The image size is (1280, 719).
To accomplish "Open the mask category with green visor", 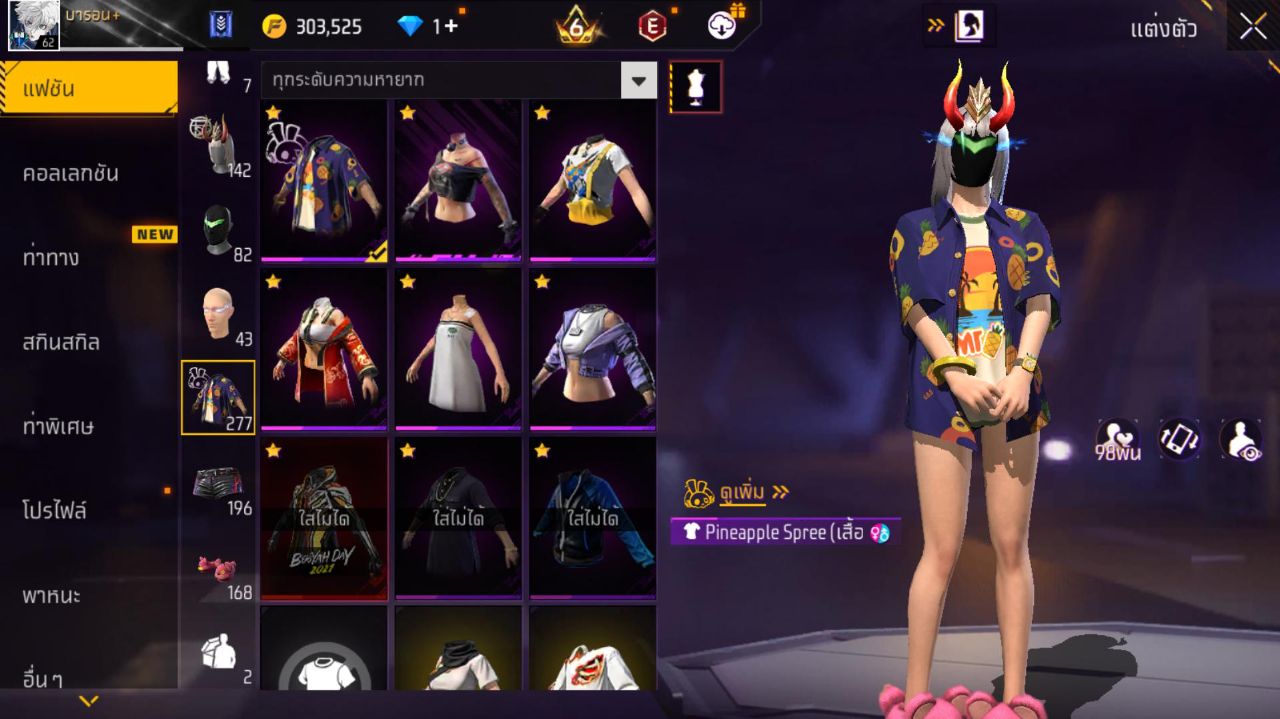I will 218,229.
